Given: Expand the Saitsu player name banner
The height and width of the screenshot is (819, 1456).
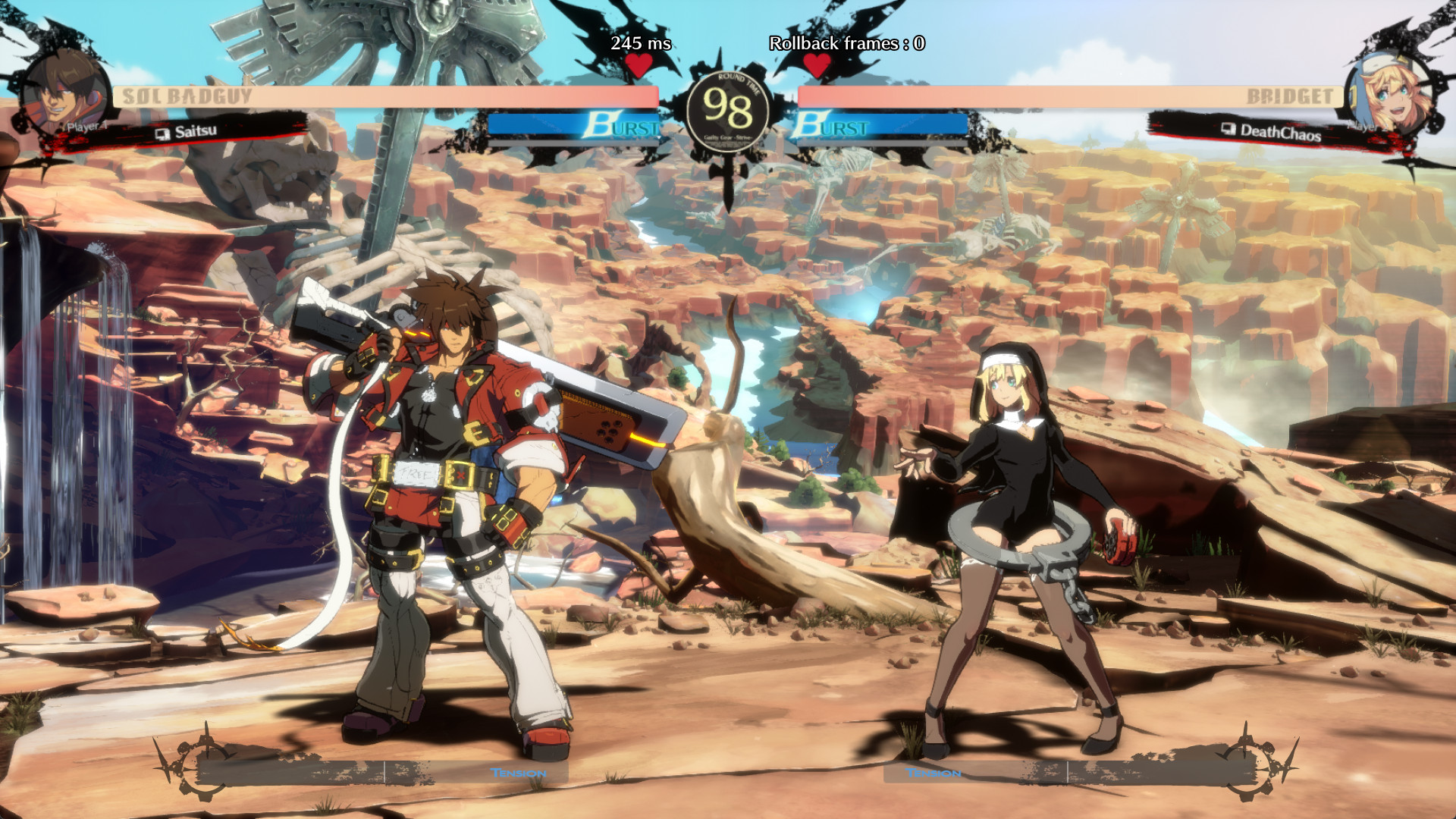Looking at the screenshot, I should click(x=196, y=133).
